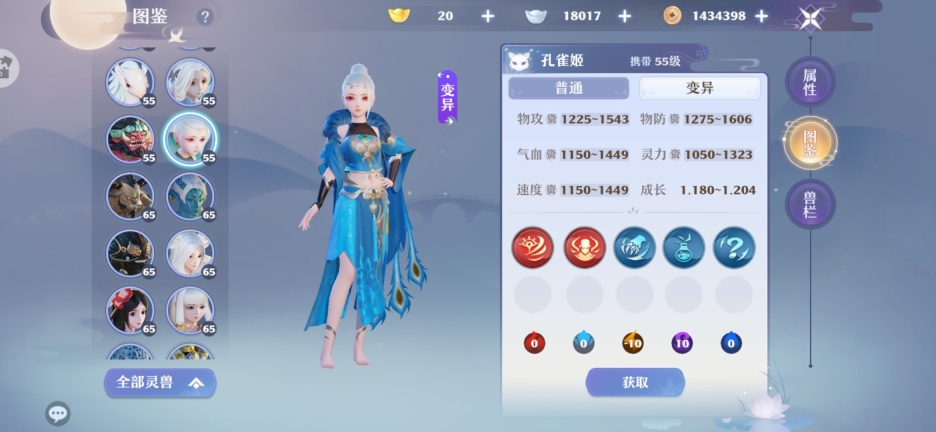The width and height of the screenshot is (936, 432).
Task: Open the chat bubble icon
Action: (x=58, y=412)
